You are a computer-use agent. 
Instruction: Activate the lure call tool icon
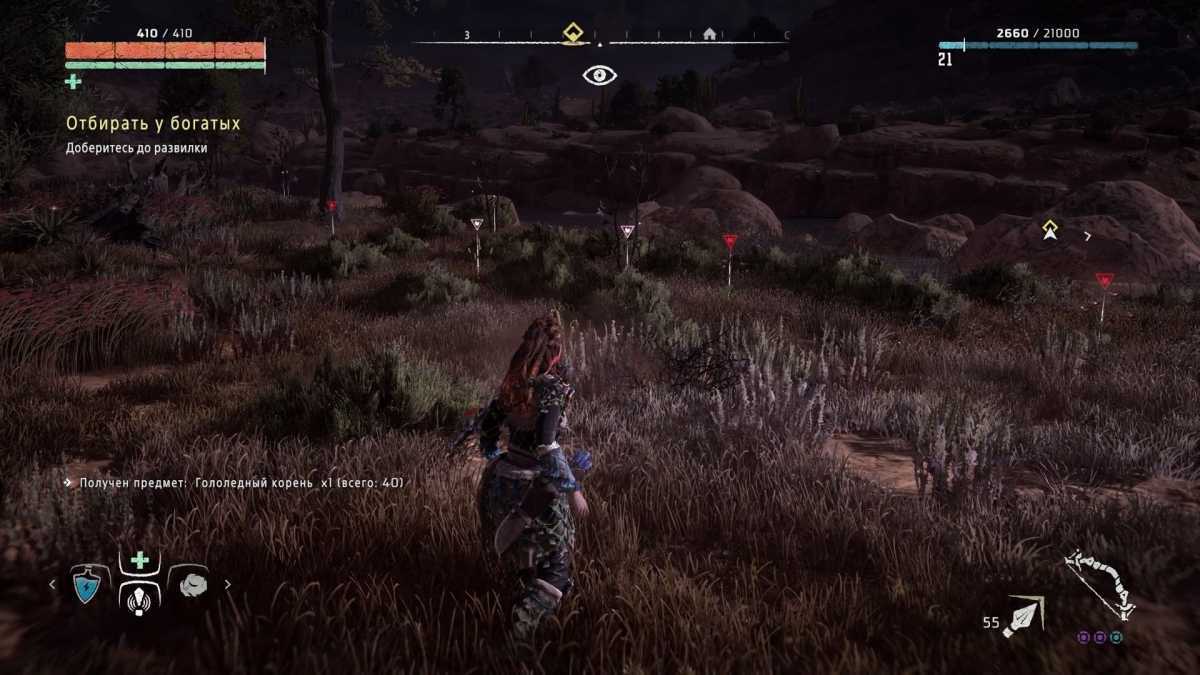tap(140, 598)
